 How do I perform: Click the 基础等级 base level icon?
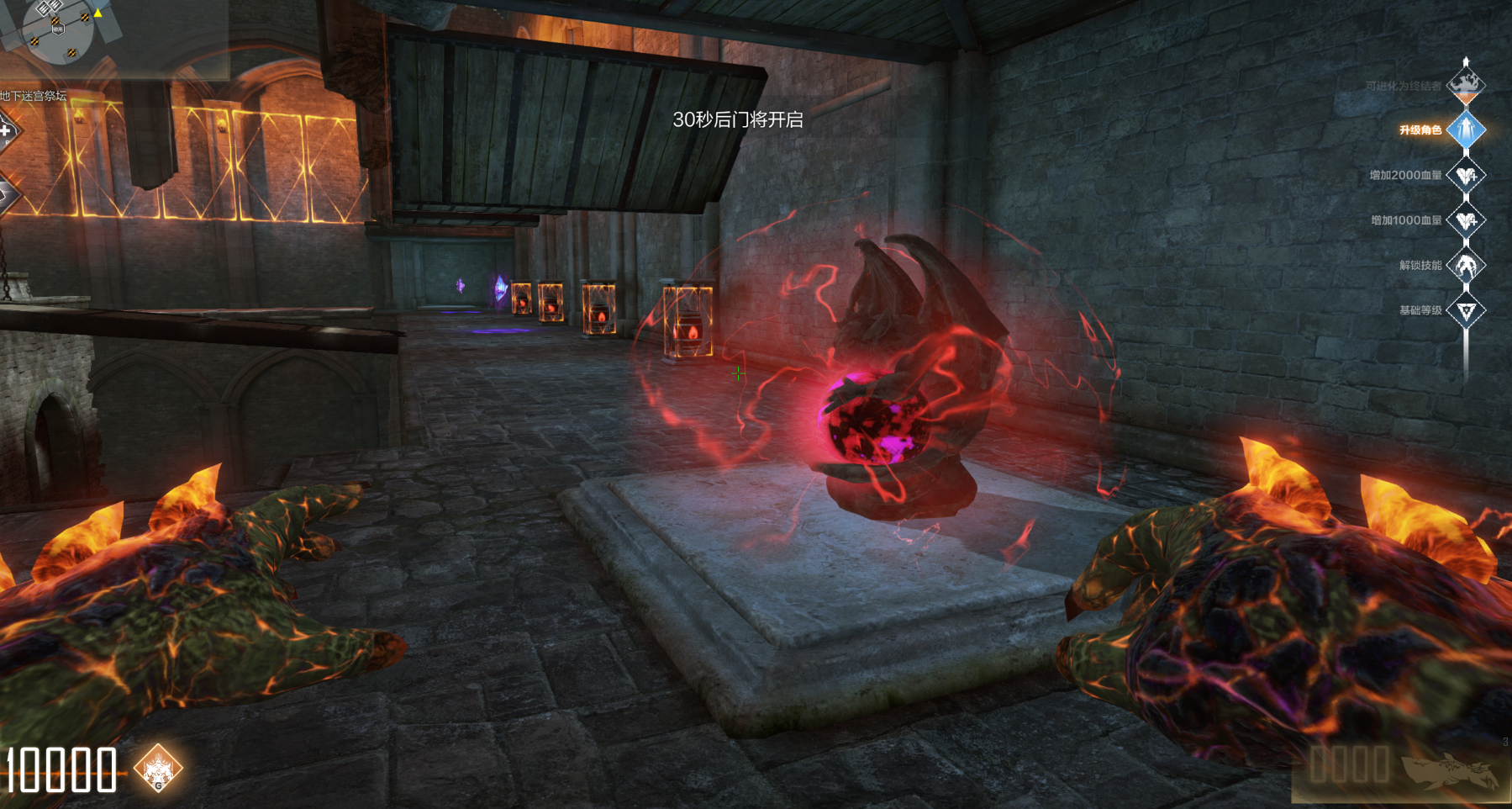tap(1467, 311)
